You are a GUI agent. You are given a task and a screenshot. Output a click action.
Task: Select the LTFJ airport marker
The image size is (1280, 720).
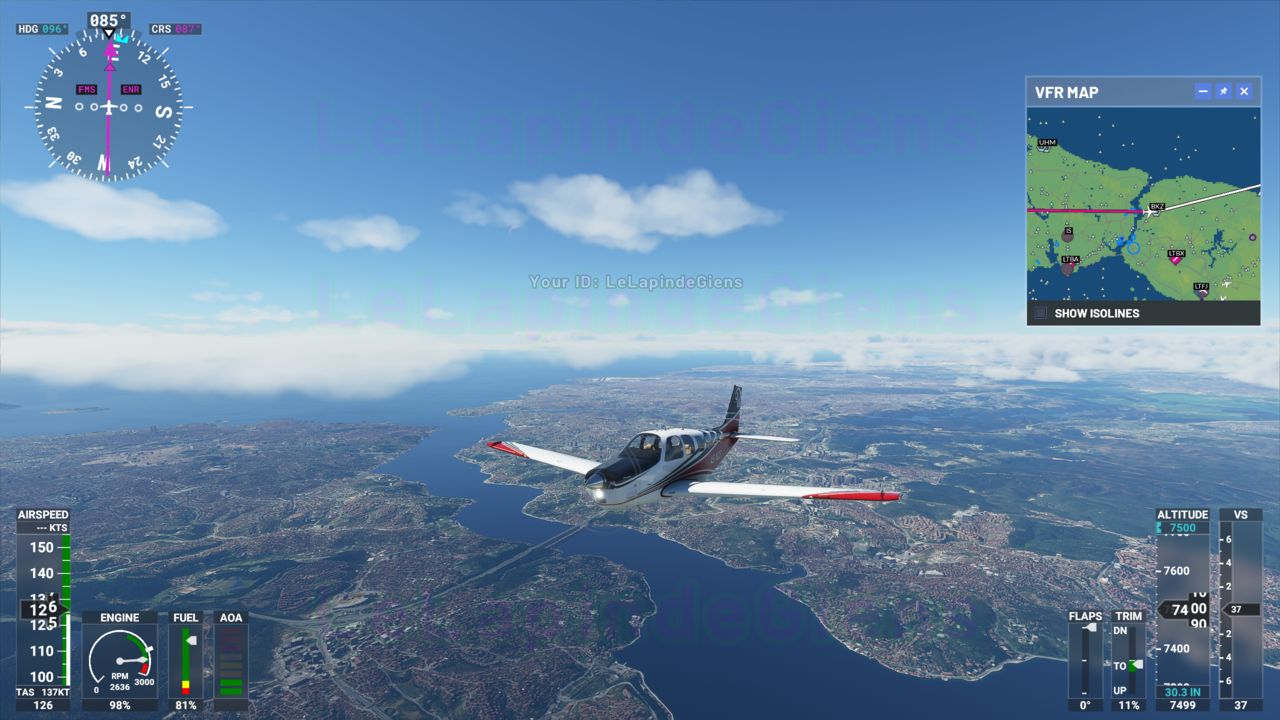tap(1202, 288)
